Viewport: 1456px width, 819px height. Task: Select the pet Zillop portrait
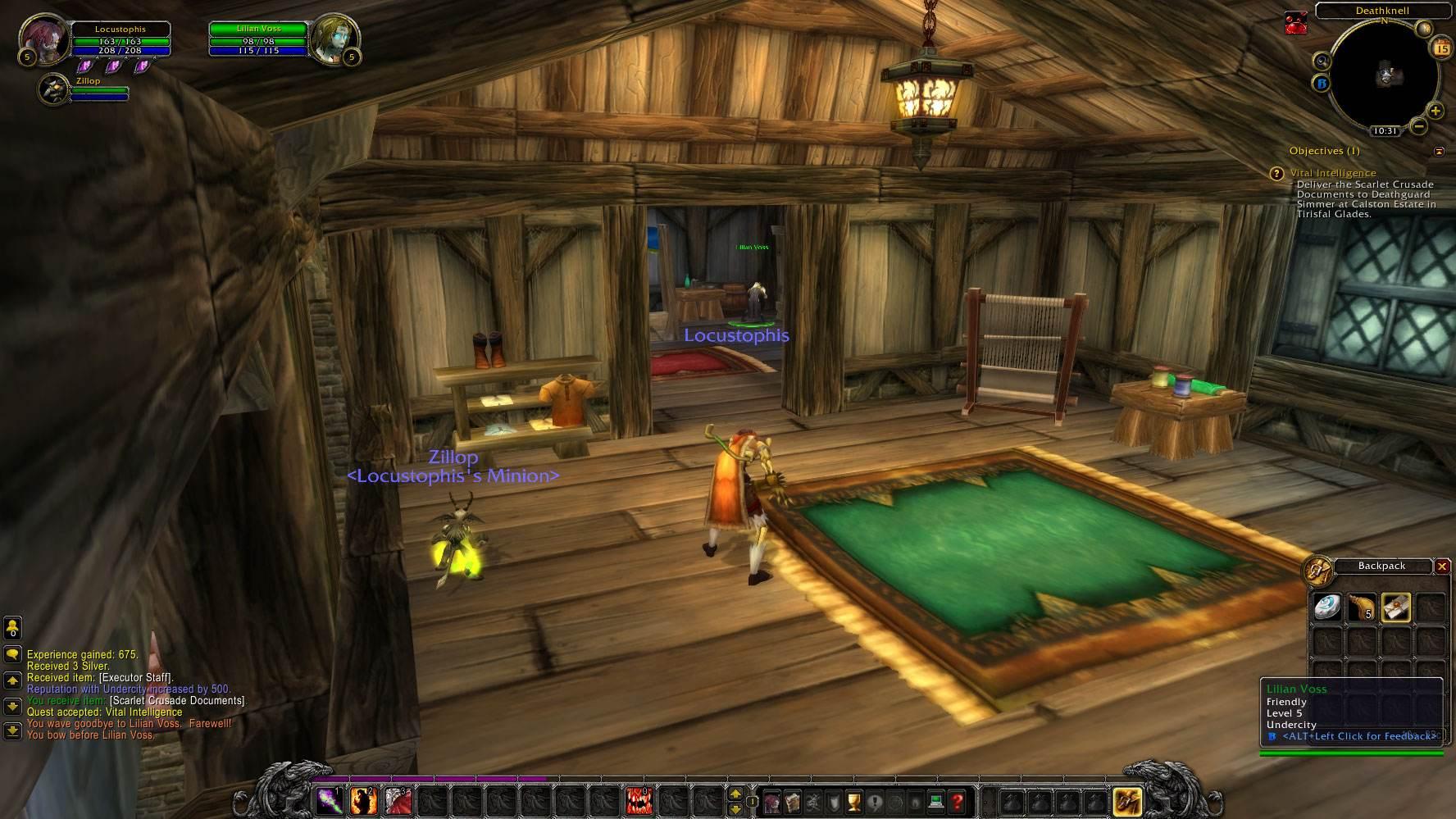pos(54,89)
